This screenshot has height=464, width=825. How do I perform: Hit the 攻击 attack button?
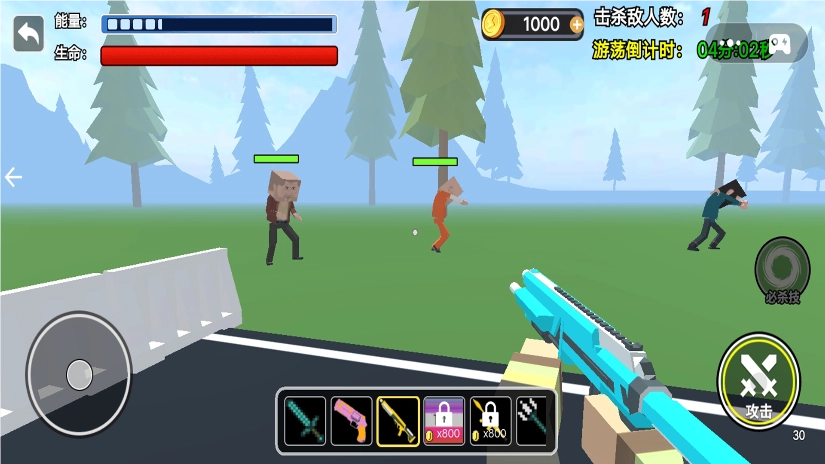[x=758, y=381]
